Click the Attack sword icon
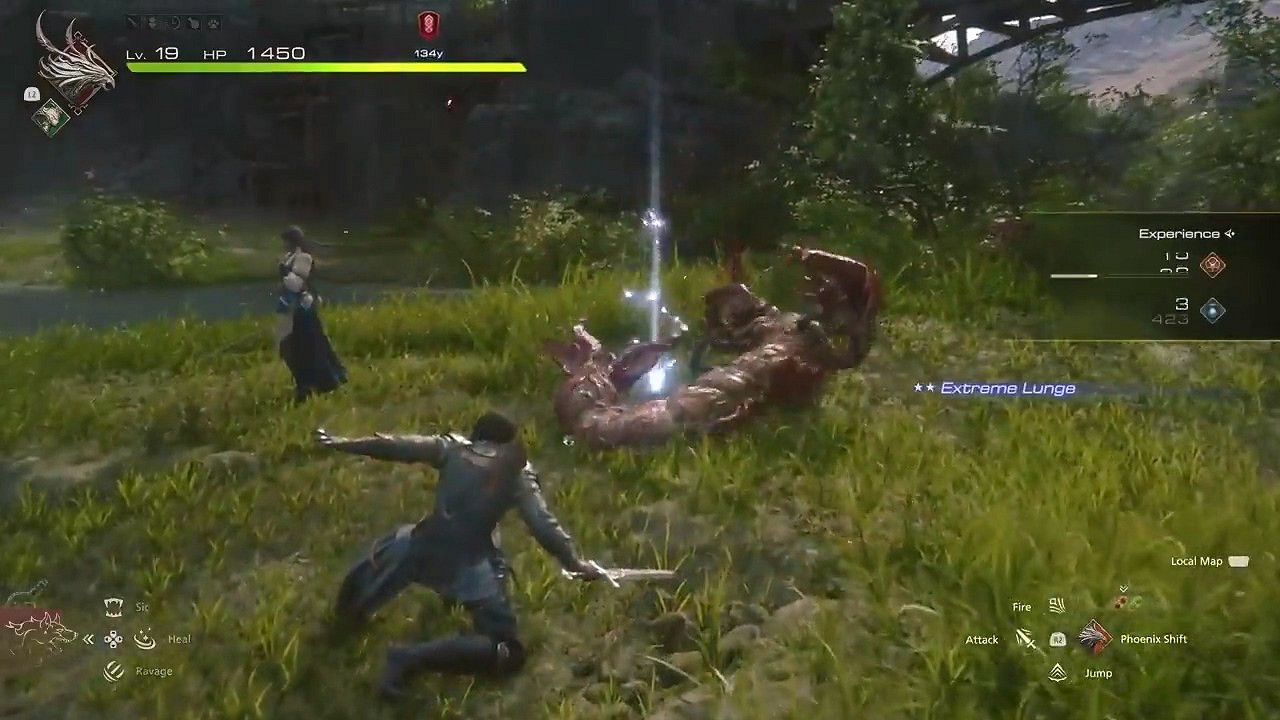This screenshot has width=1280, height=720. coord(1026,638)
